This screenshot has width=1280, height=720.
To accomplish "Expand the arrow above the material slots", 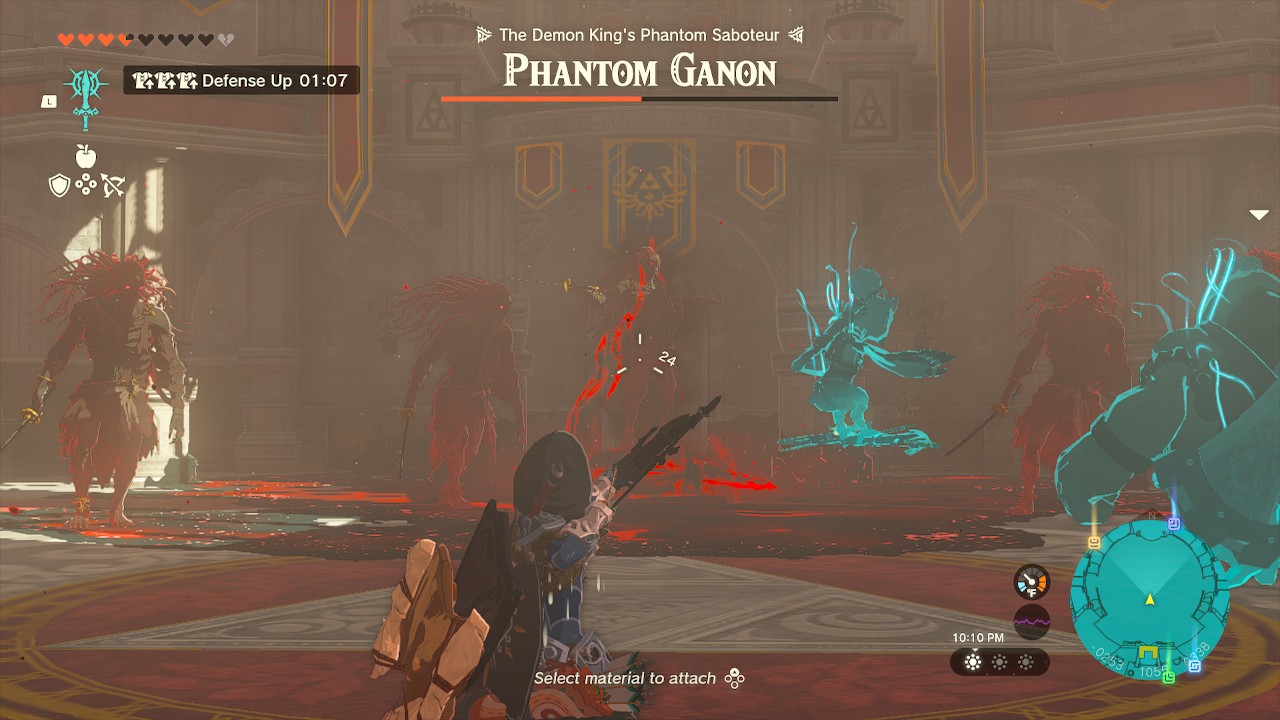I will 974,650.
